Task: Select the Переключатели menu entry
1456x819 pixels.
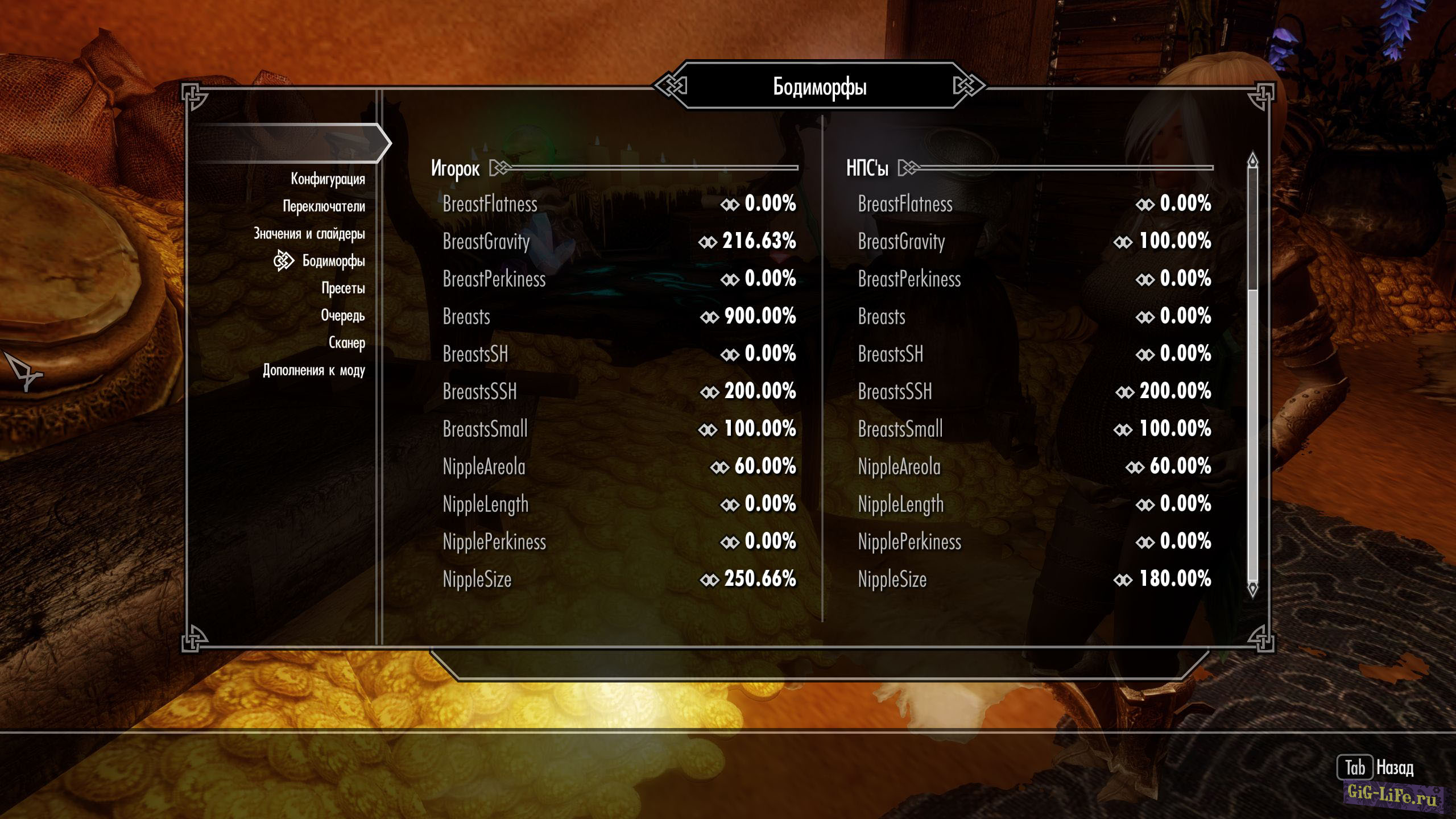Action: coord(324,206)
